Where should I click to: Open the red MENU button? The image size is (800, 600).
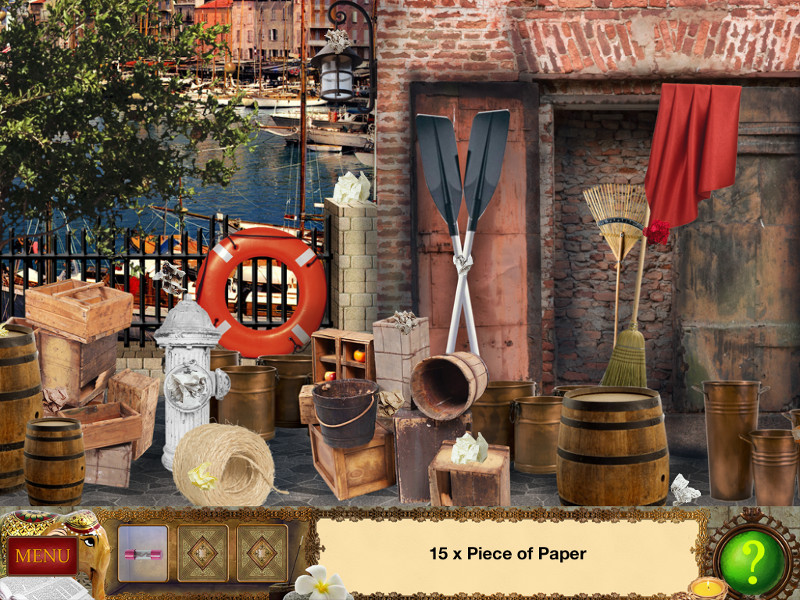click(x=42, y=555)
